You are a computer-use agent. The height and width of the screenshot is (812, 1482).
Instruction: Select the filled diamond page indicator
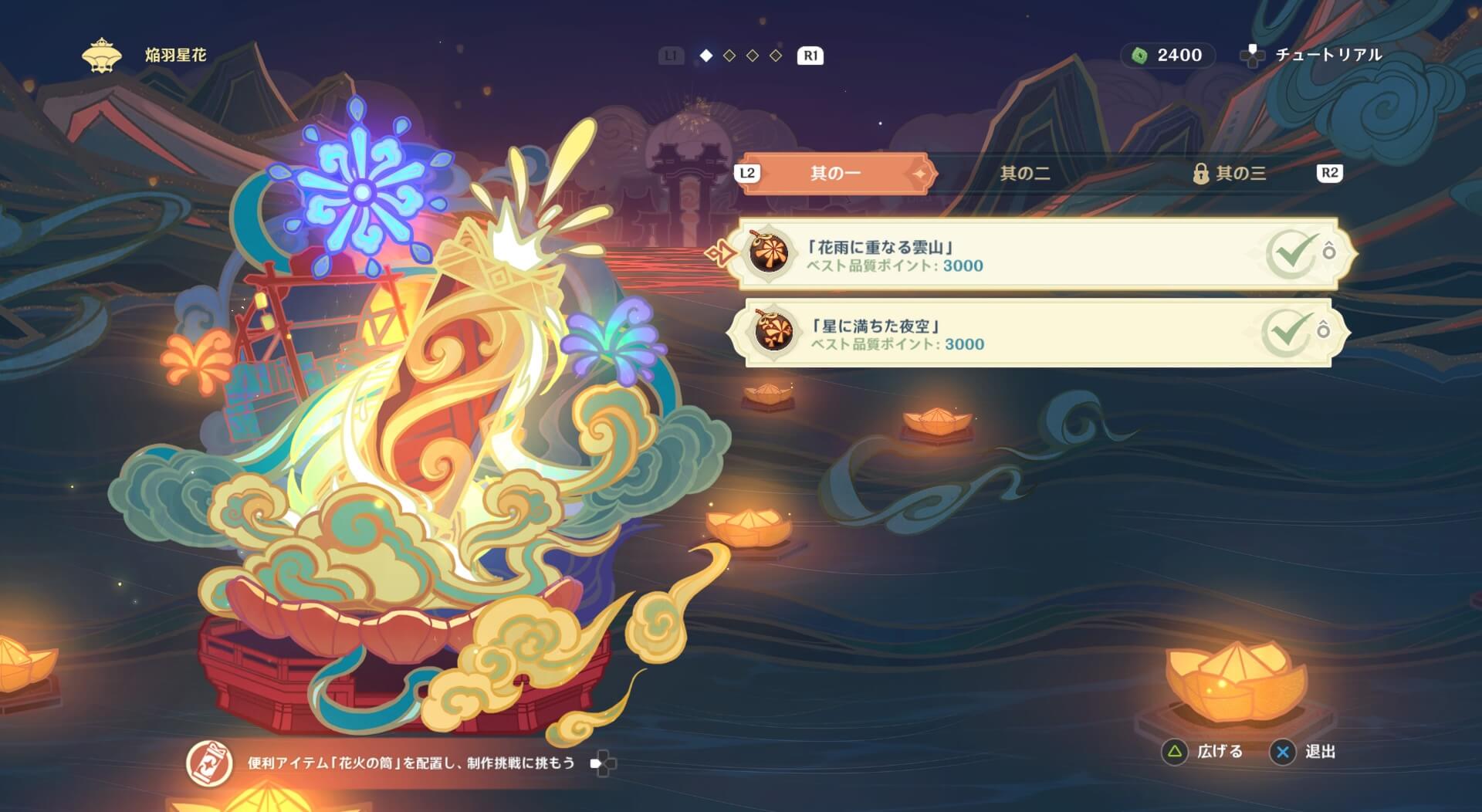coord(705,55)
